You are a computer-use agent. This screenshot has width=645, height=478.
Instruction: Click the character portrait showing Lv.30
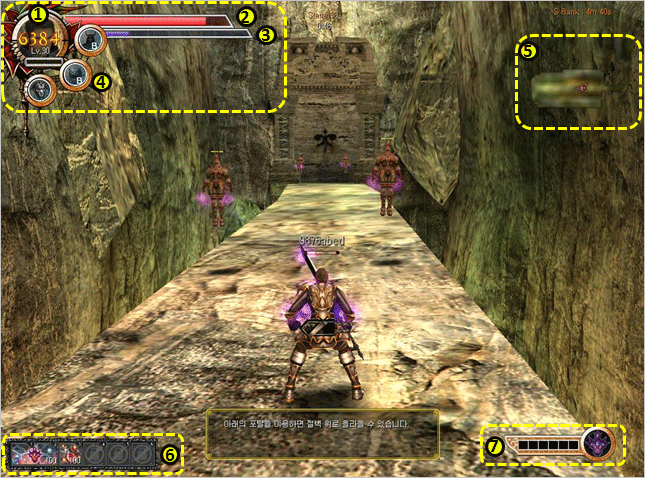38,40
